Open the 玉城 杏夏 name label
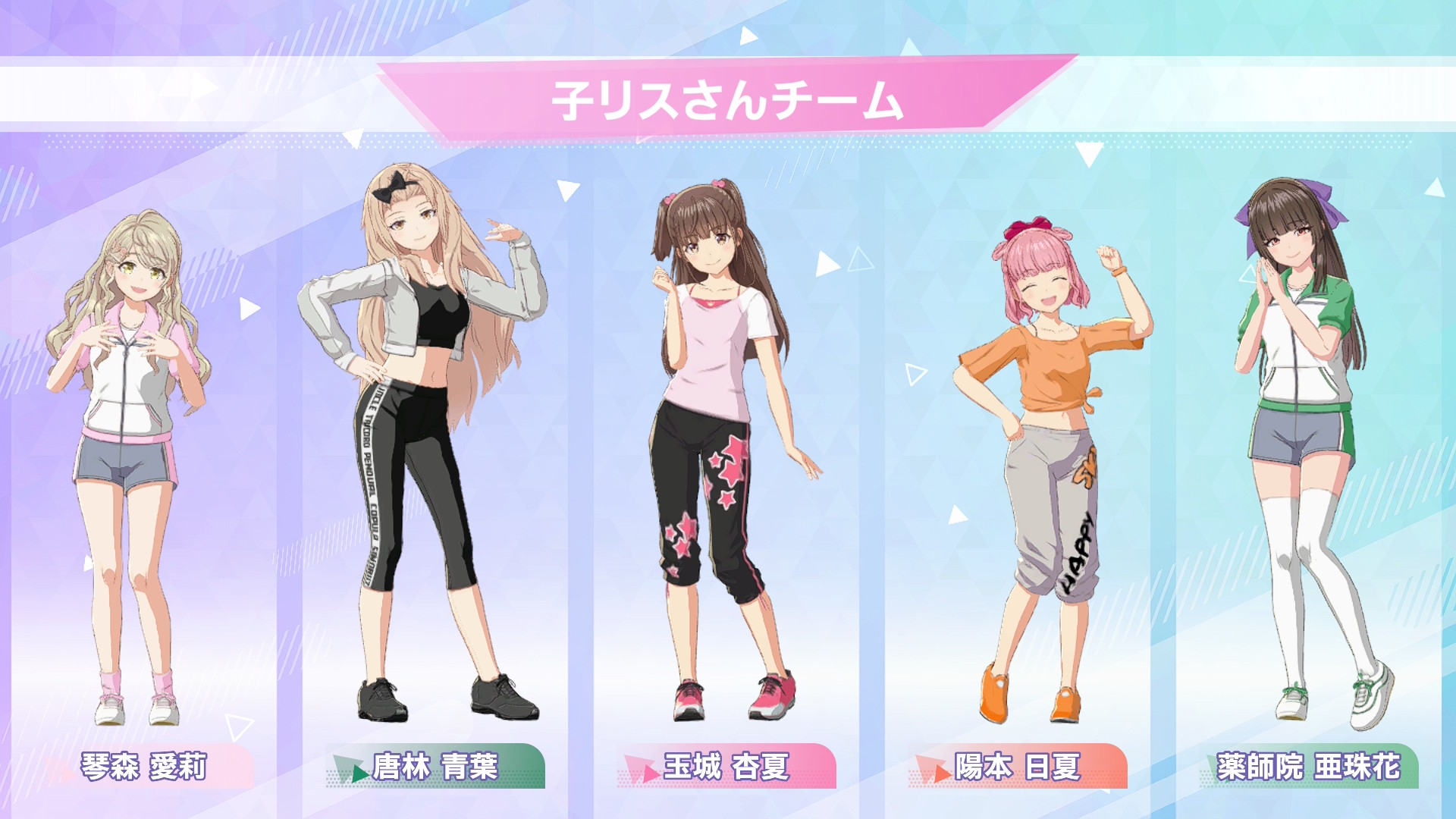The width and height of the screenshot is (1456, 819). point(728,767)
